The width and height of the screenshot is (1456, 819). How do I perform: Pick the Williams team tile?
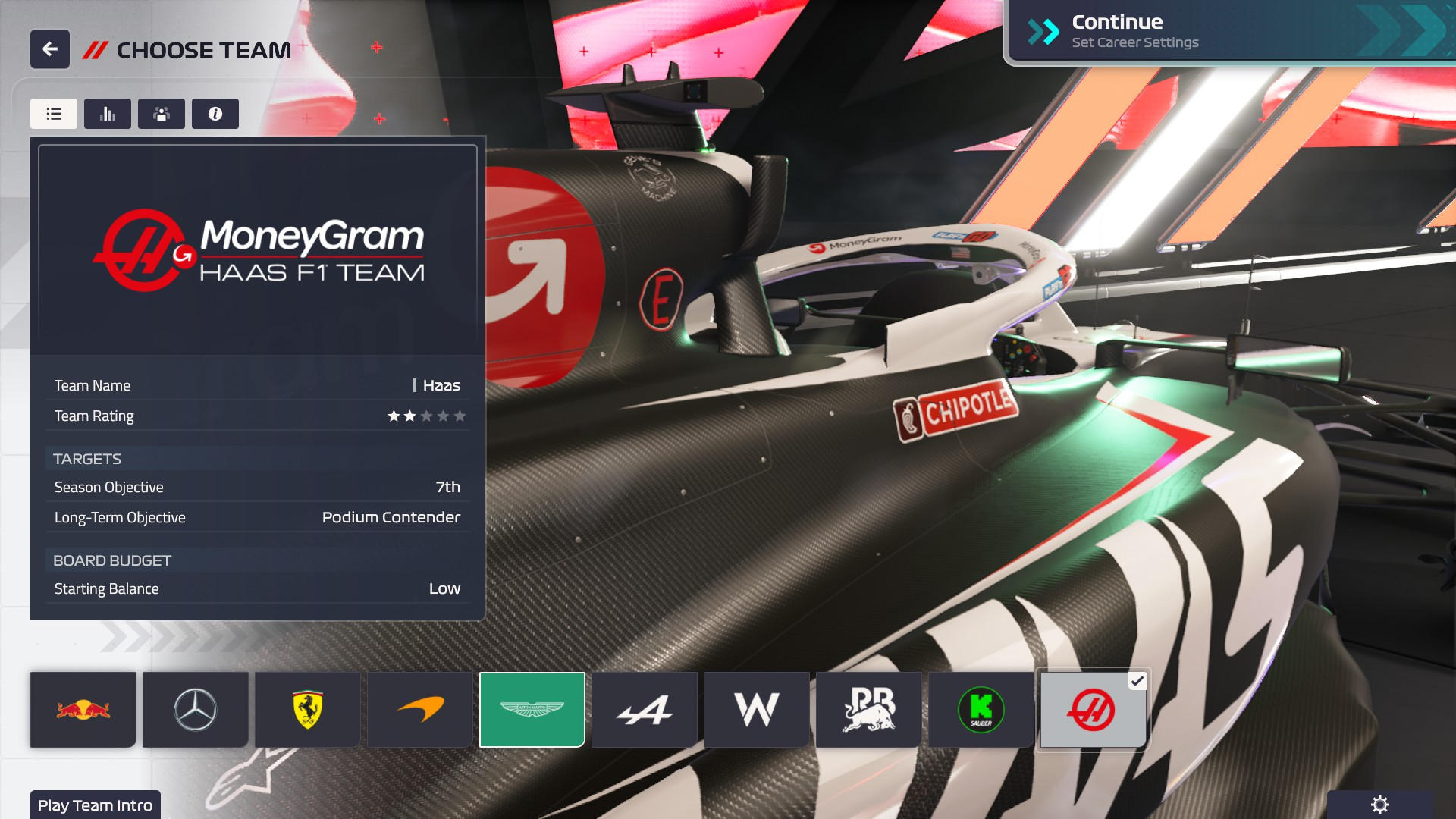[757, 710]
